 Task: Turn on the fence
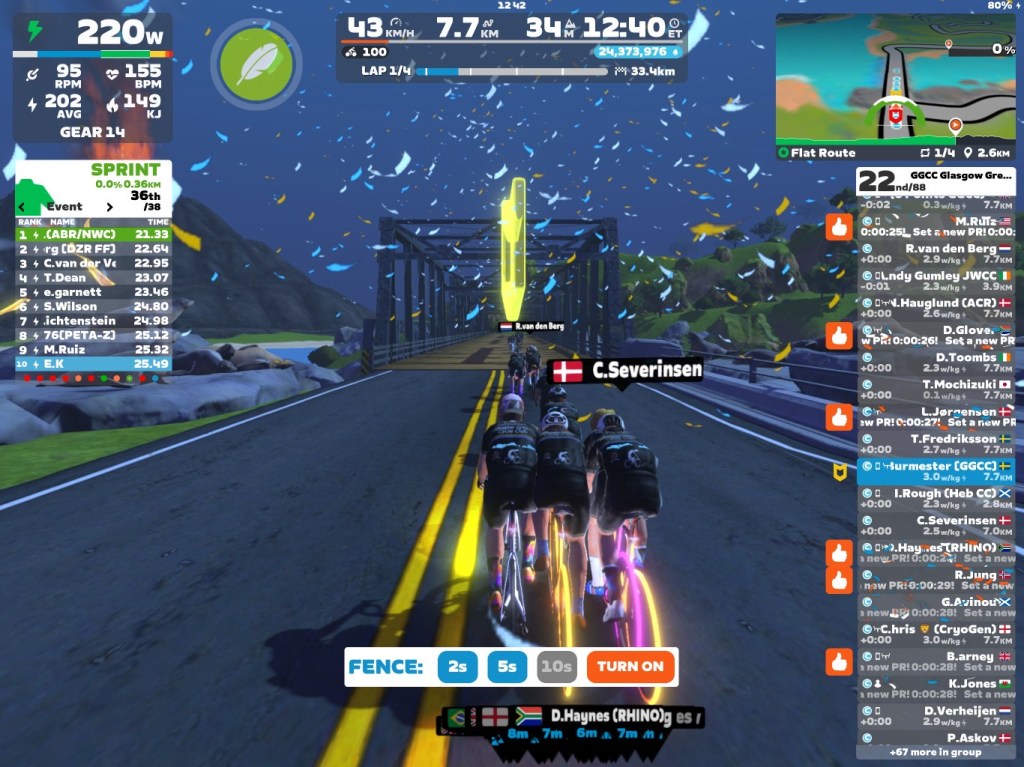[631, 666]
